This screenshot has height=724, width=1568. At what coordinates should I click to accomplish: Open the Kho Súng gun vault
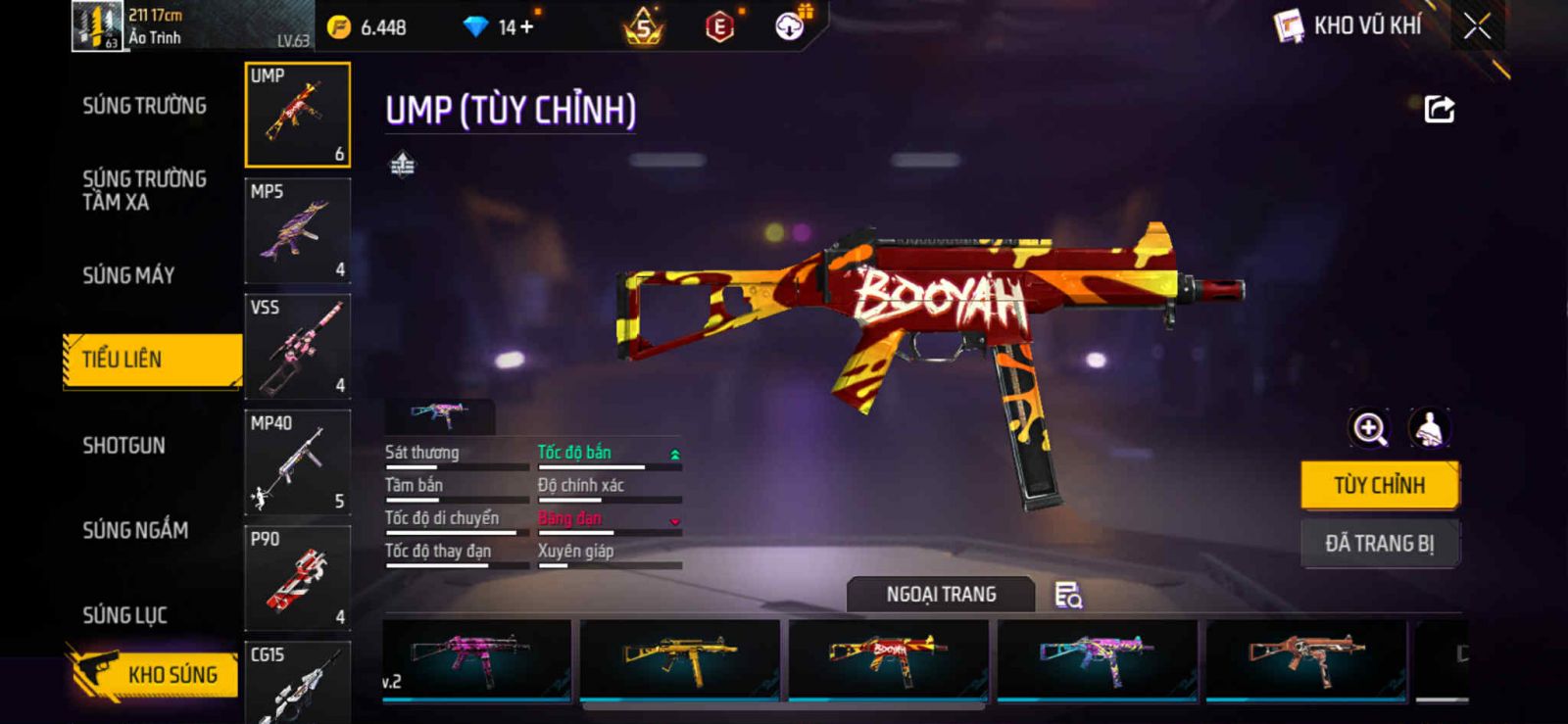pos(155,674)
